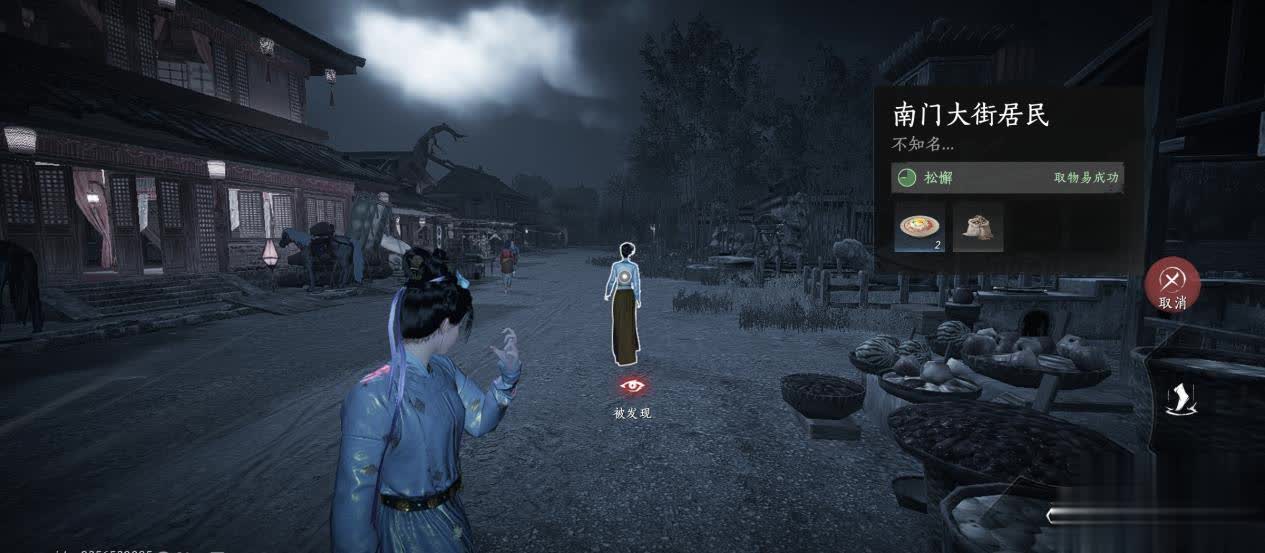Viewport: 1265px width, 553px height.
Task: Click the 松懈 status bar
Action: (x=1007, y=178)
